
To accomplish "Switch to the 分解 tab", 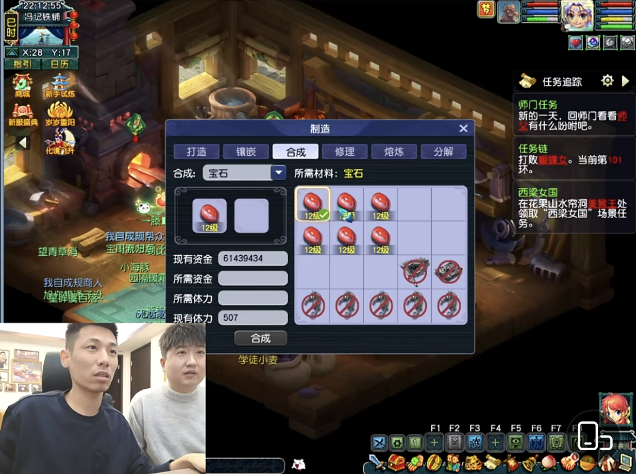I will (442, 152).
